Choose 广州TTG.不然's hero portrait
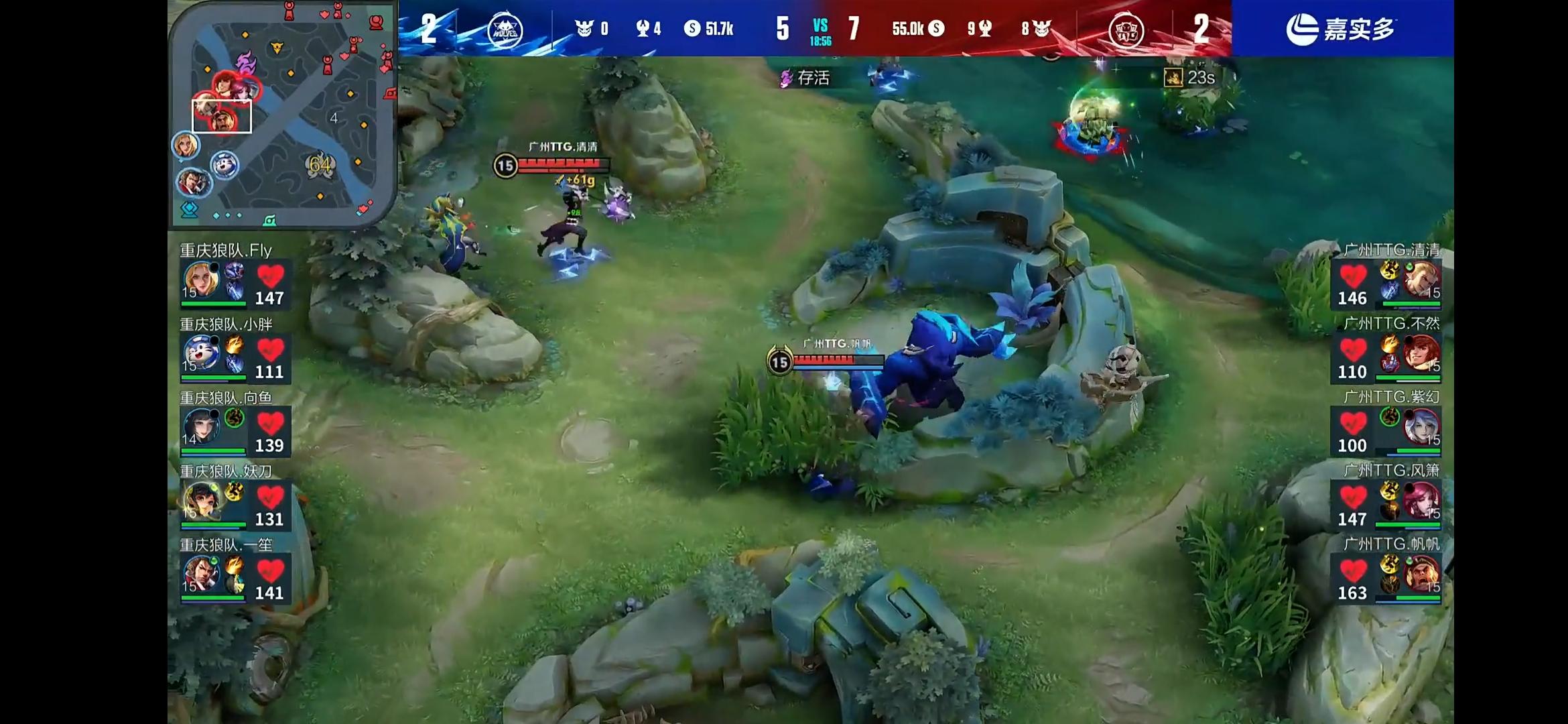This screenshot has width=1568, height=724. tap(1421, 353)
